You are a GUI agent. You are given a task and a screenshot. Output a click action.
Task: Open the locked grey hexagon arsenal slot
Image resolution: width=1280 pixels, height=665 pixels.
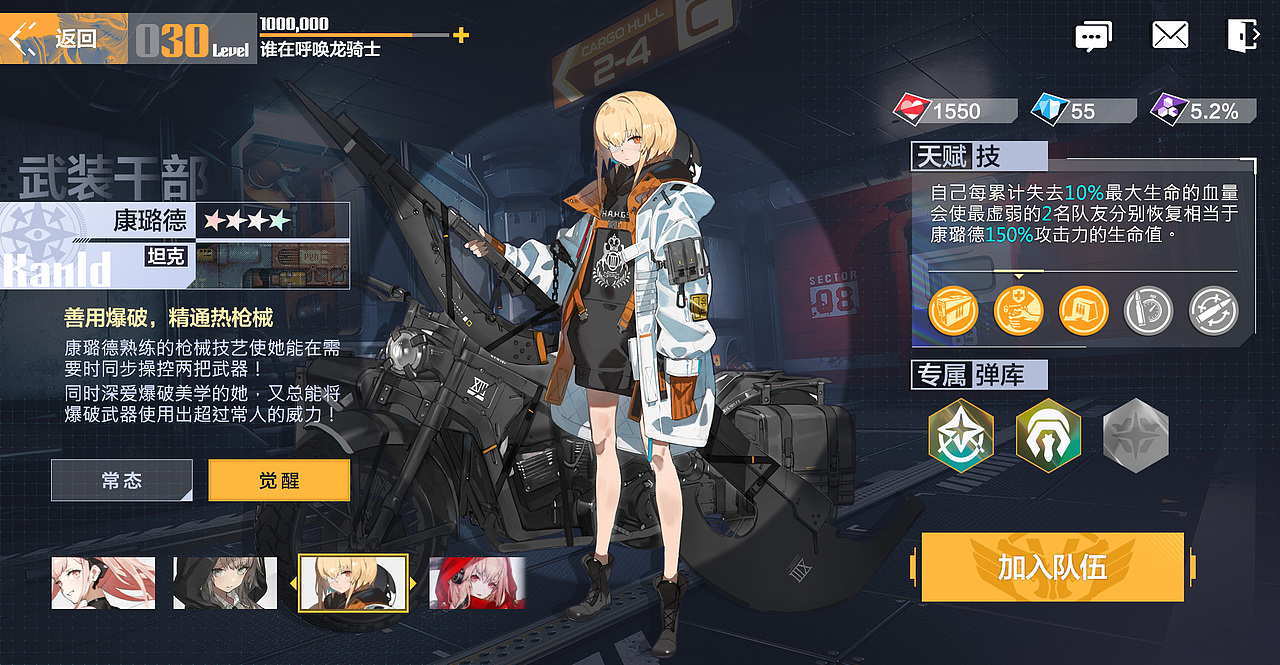1135,436
